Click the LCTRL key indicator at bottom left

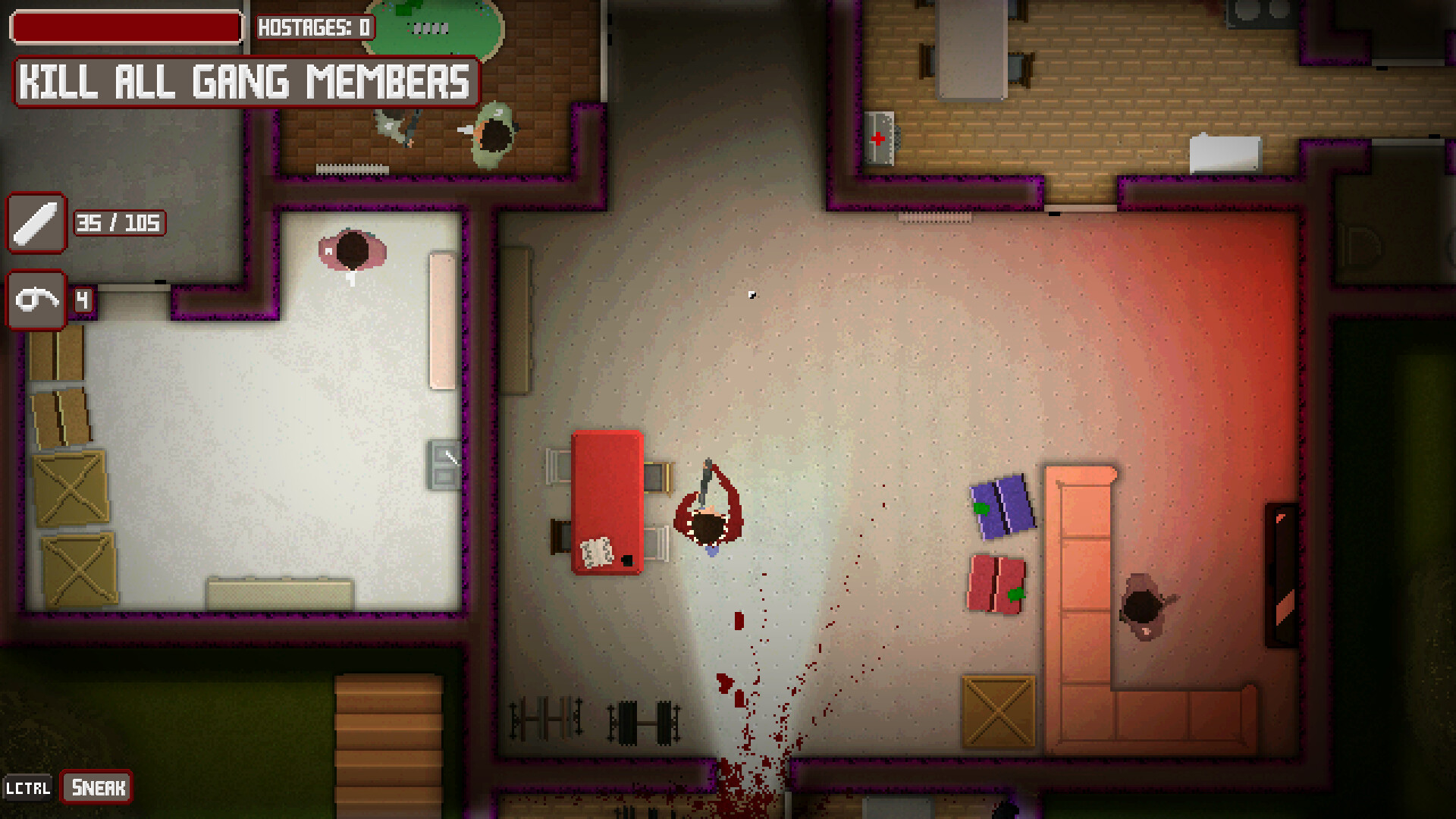29,787
